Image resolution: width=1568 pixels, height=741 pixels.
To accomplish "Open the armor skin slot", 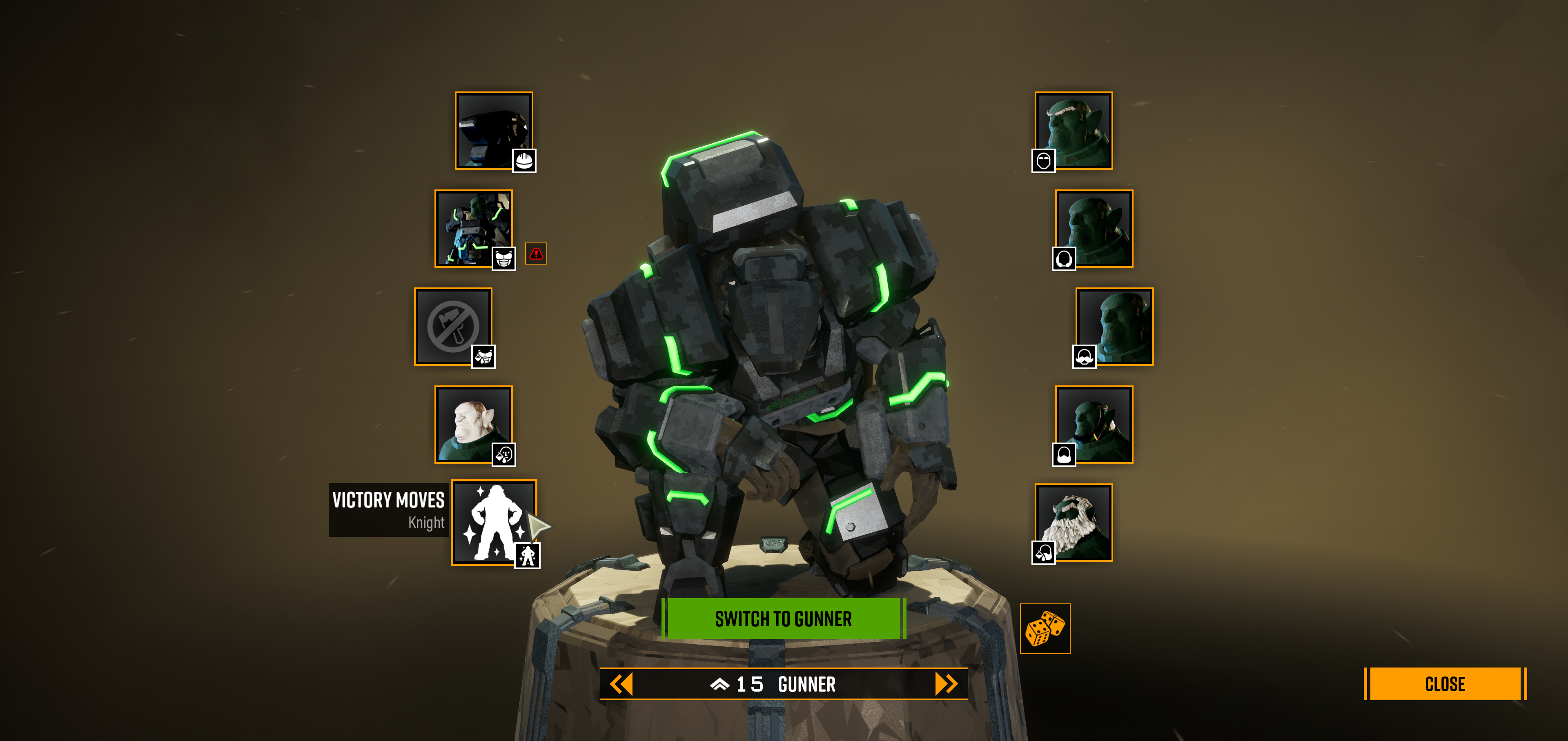I will pos(473,228).
